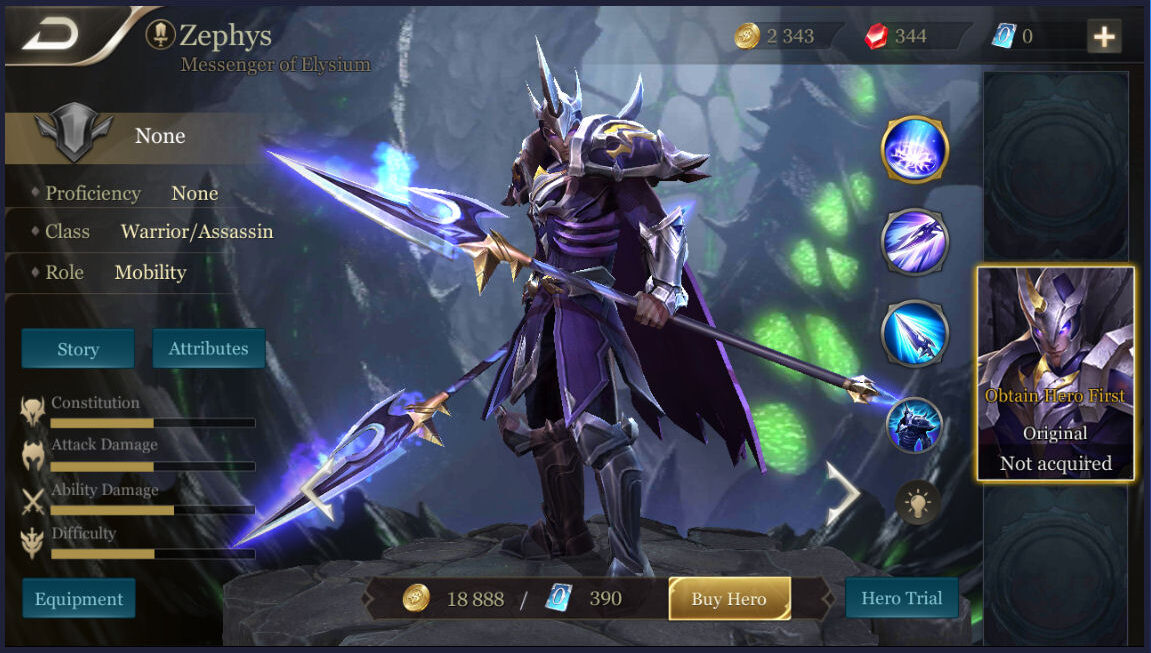Select the blue spear dive ability icon
The height and width of the screenshot is (653, 1151).
coord(914,333)
